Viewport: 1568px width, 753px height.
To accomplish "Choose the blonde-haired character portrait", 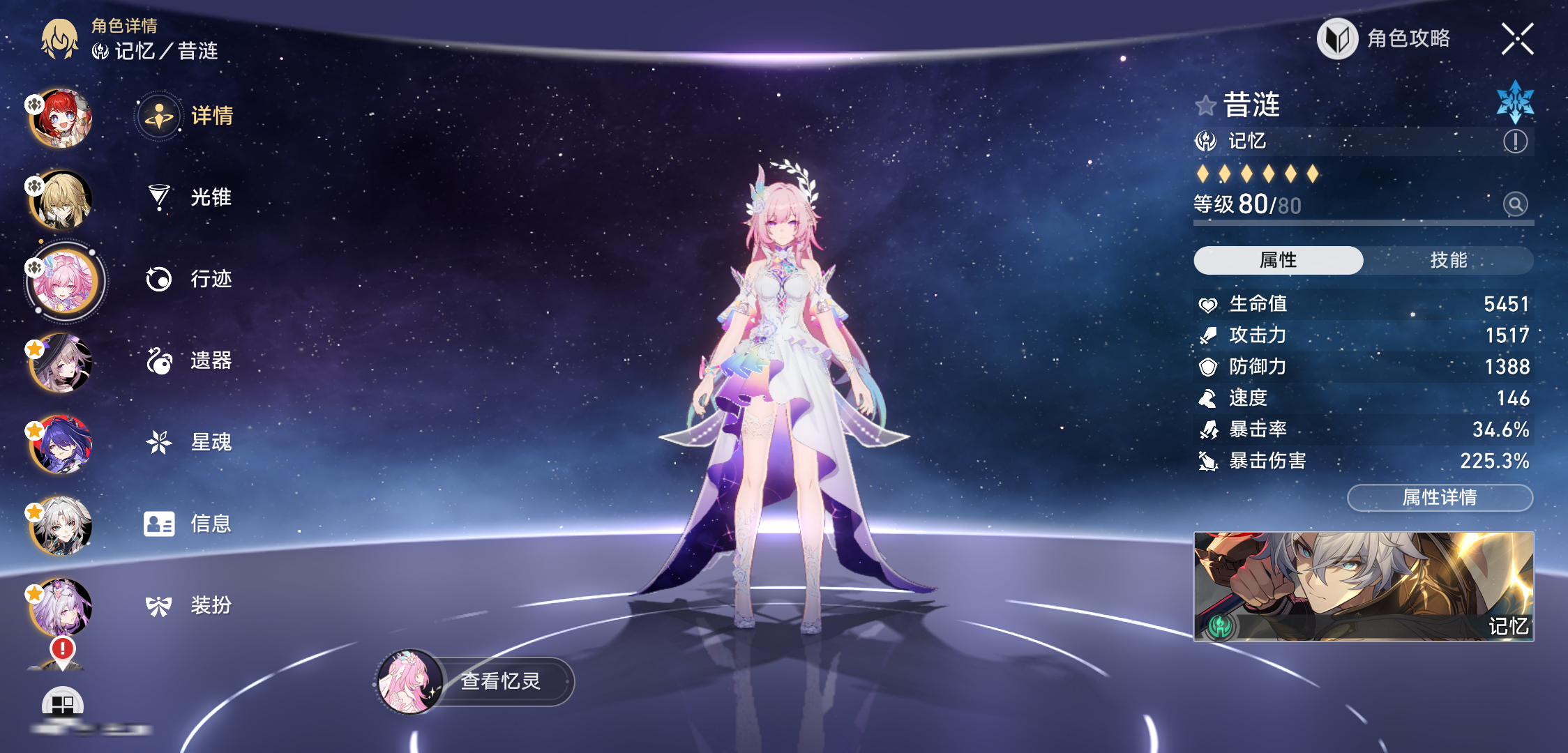I will (x=61, y=199).
